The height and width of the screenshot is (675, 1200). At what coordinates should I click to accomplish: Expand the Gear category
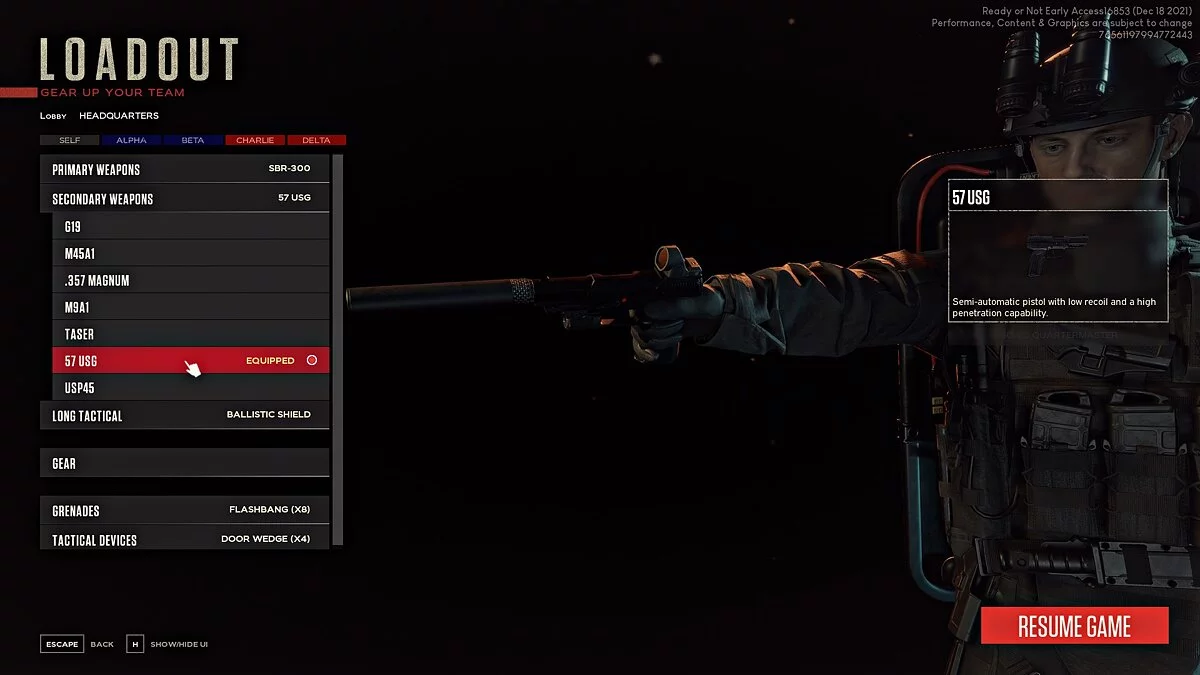pos(184,463)
